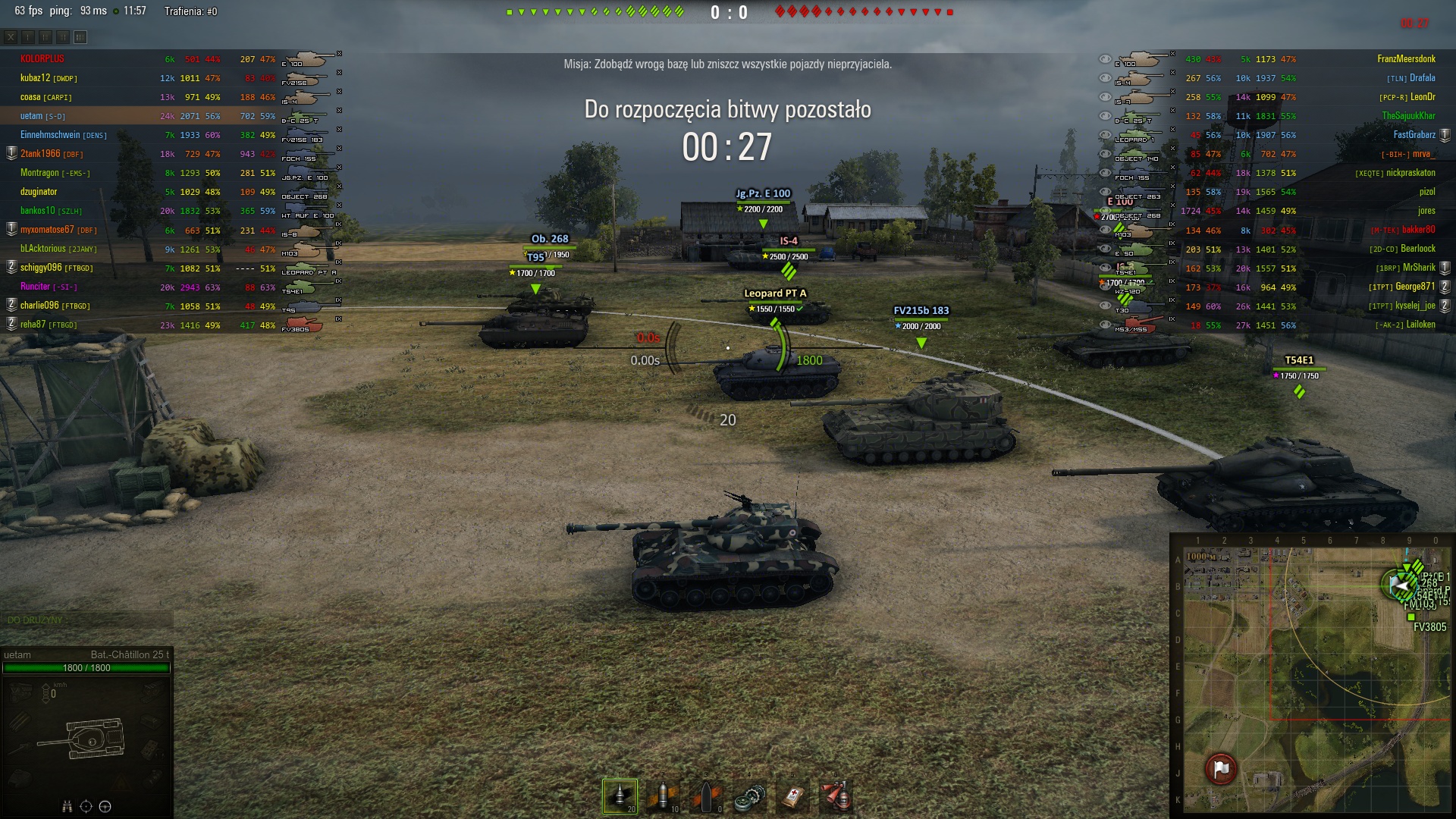The height and width of the screenshot is (819, 1456).
Task: Click the crosshair icon in damage panel
Action: pyautogui.click(x=86, y=806)
